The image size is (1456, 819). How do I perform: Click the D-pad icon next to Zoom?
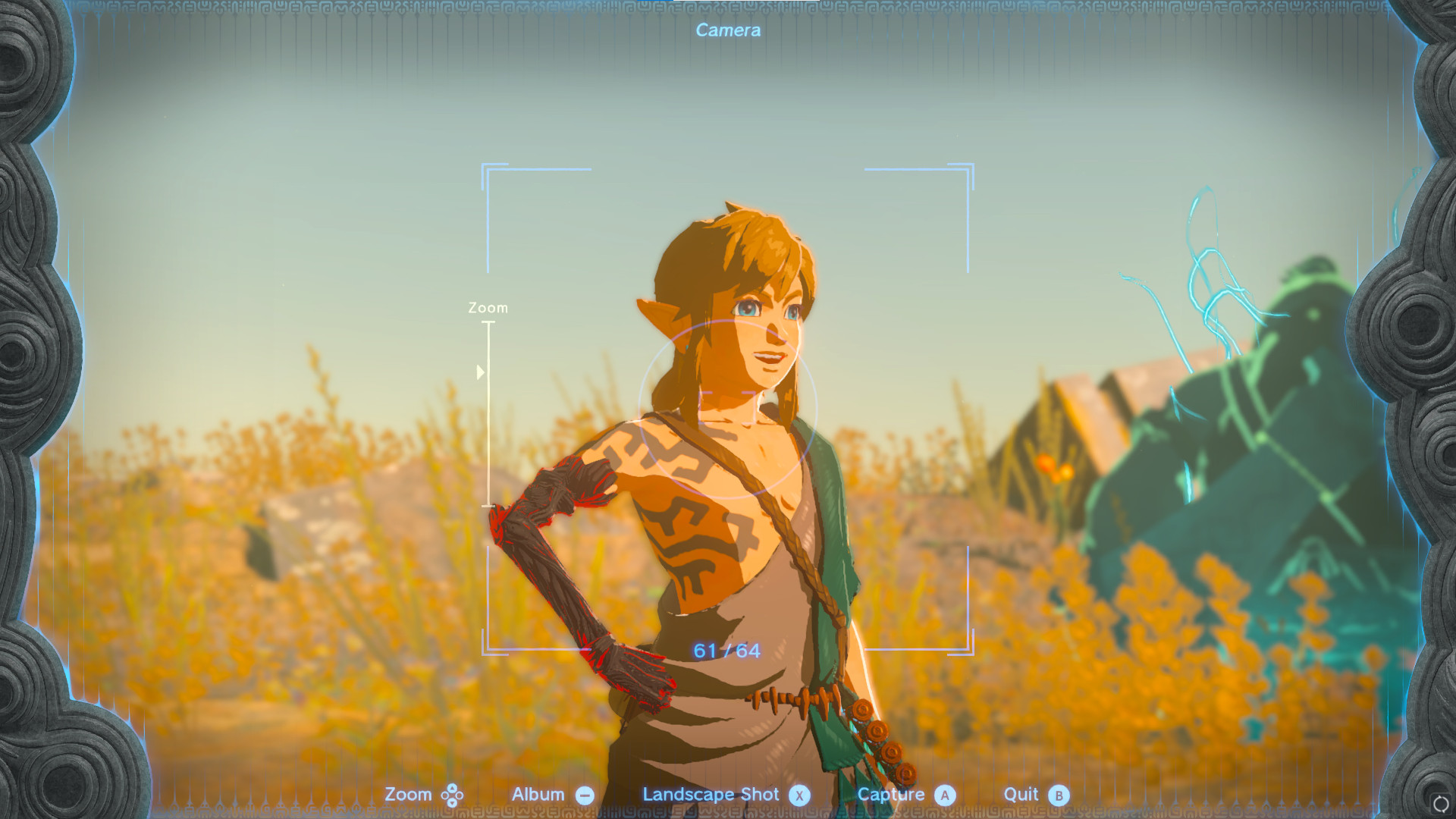click(x=453, y=795)
